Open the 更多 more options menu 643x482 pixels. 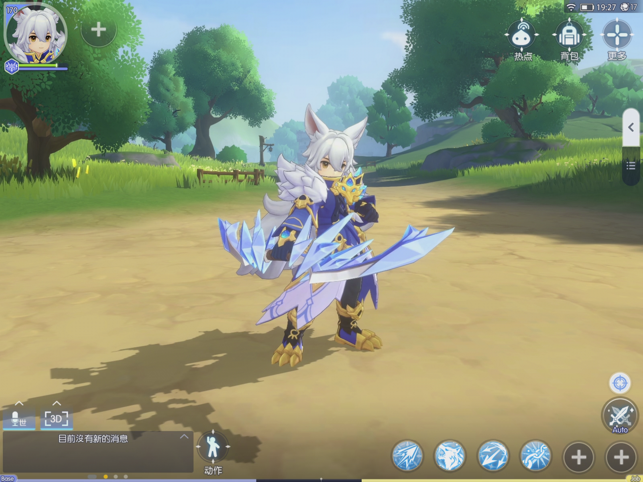point(617,36)
